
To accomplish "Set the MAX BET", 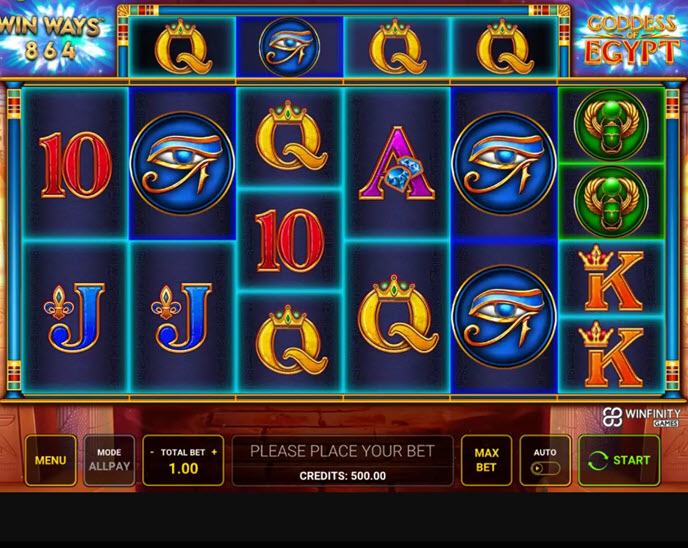I will [486, 460].
